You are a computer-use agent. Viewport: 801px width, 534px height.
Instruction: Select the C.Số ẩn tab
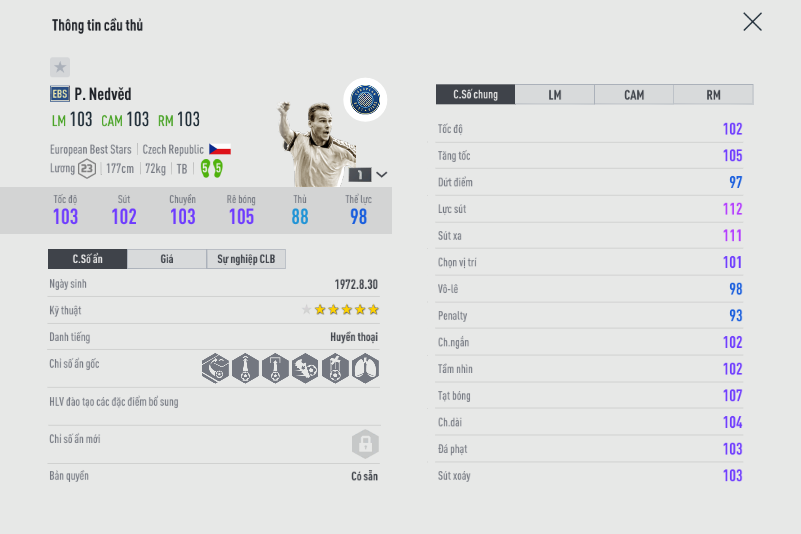(87, 259)
